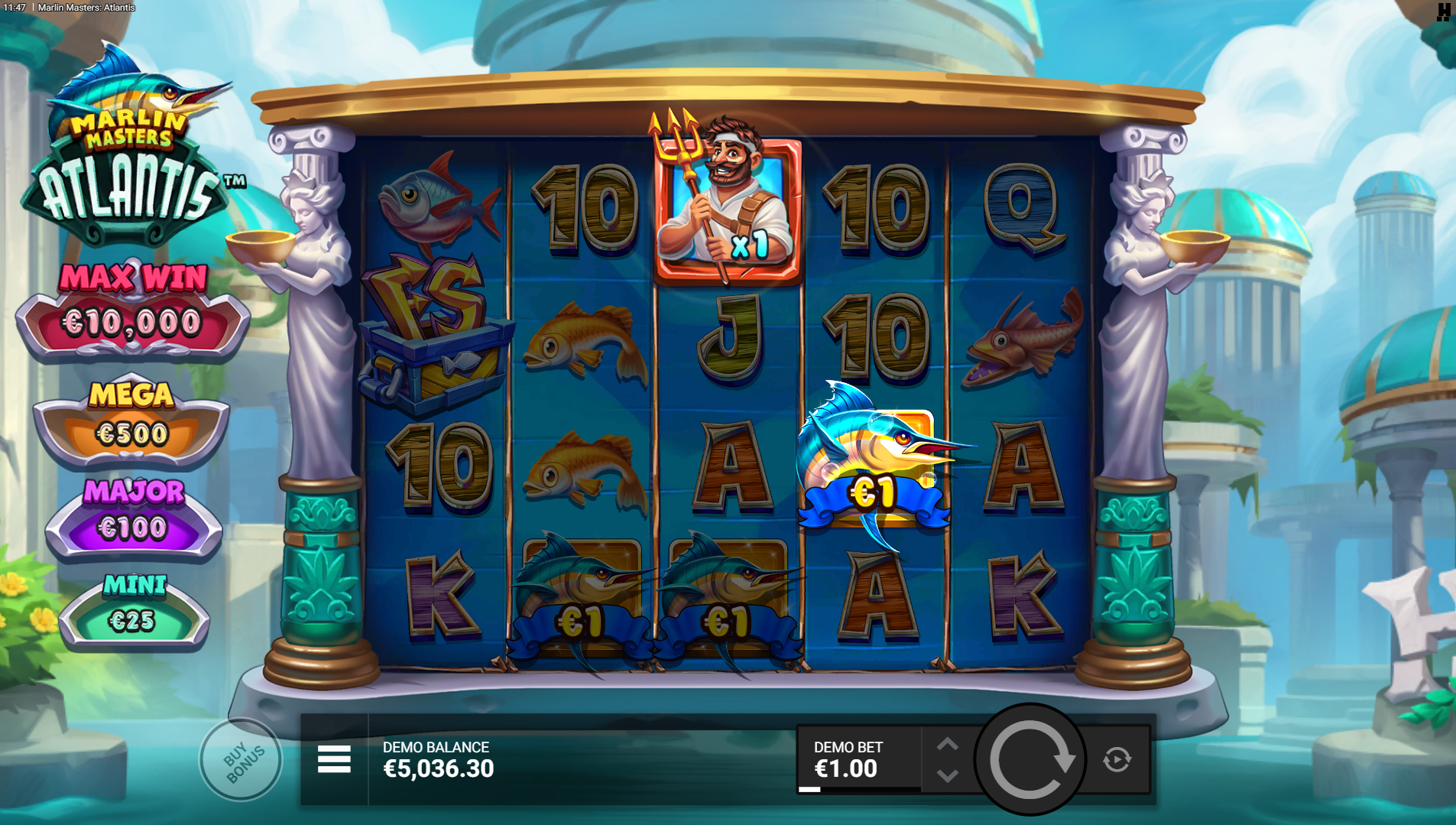
Task: Increase the demo bet with the up arrow
Action: pyautogui.click(x=948, y=744)
